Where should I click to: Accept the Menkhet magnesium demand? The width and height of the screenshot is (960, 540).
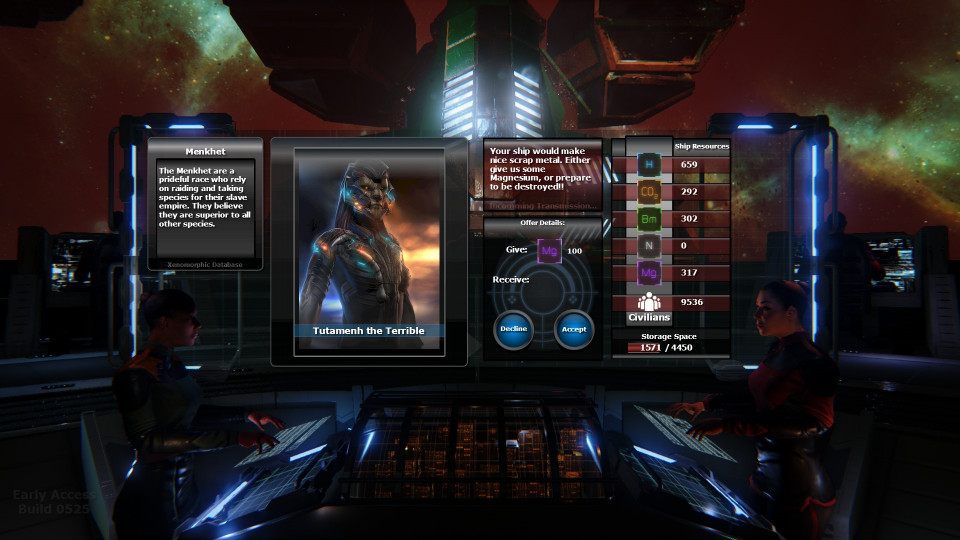click(574, 329)
